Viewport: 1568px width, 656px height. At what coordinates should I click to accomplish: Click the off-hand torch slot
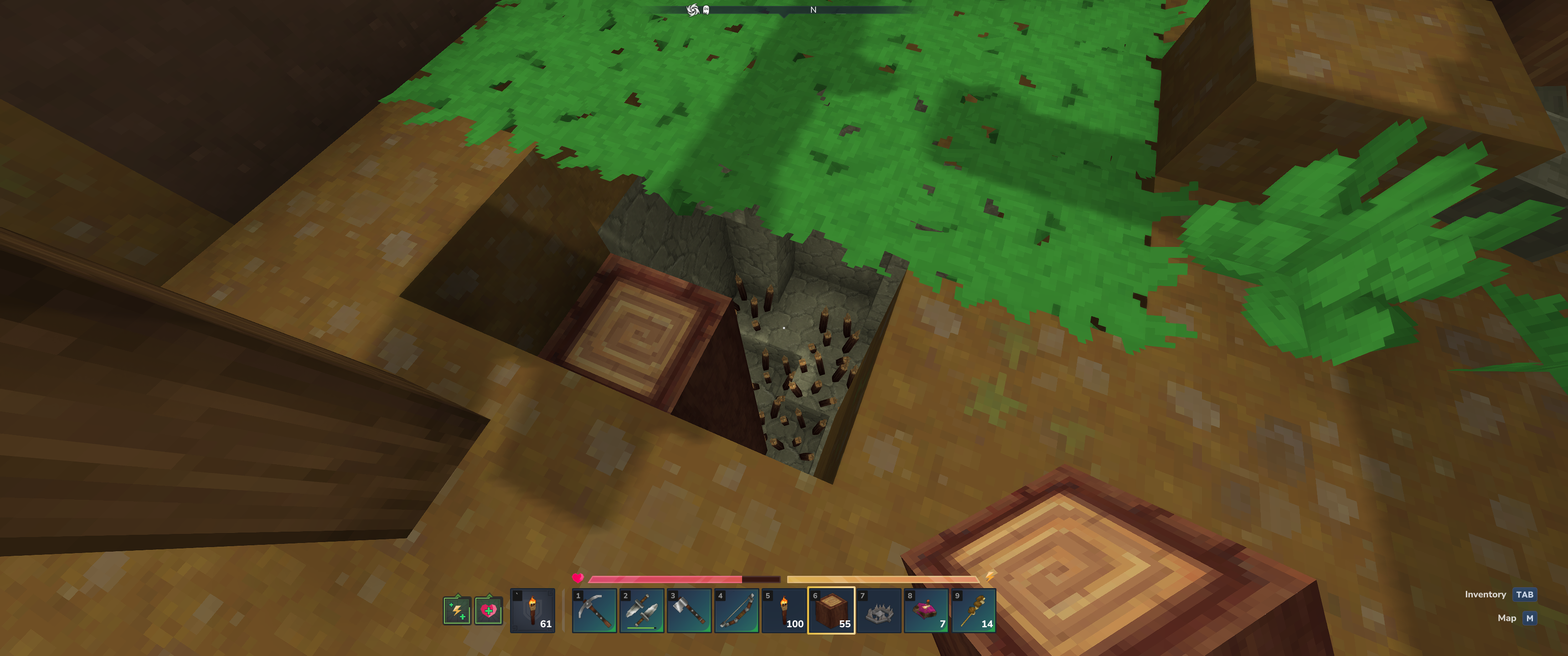532,610
